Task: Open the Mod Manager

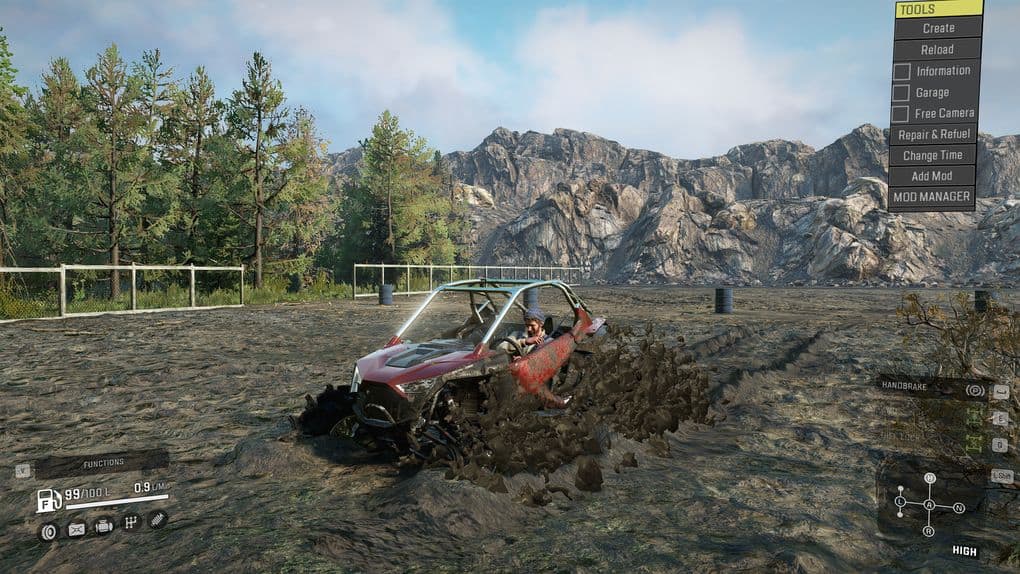Action: point(932,197)
